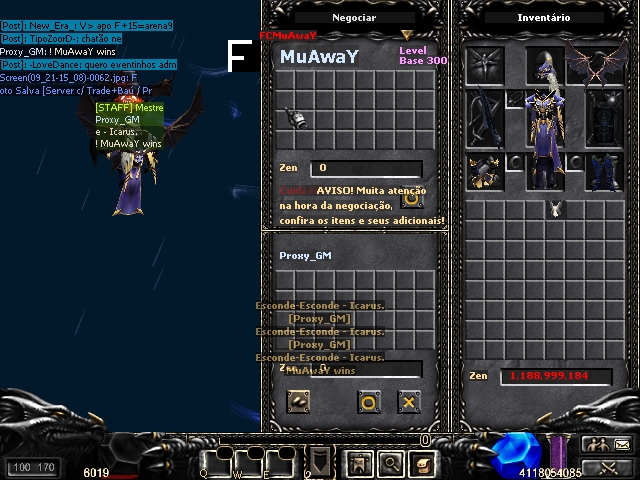Select the pet slot in the equipment panel
The width and height of the screenshot is (640, 480).
tap(486, 66)
